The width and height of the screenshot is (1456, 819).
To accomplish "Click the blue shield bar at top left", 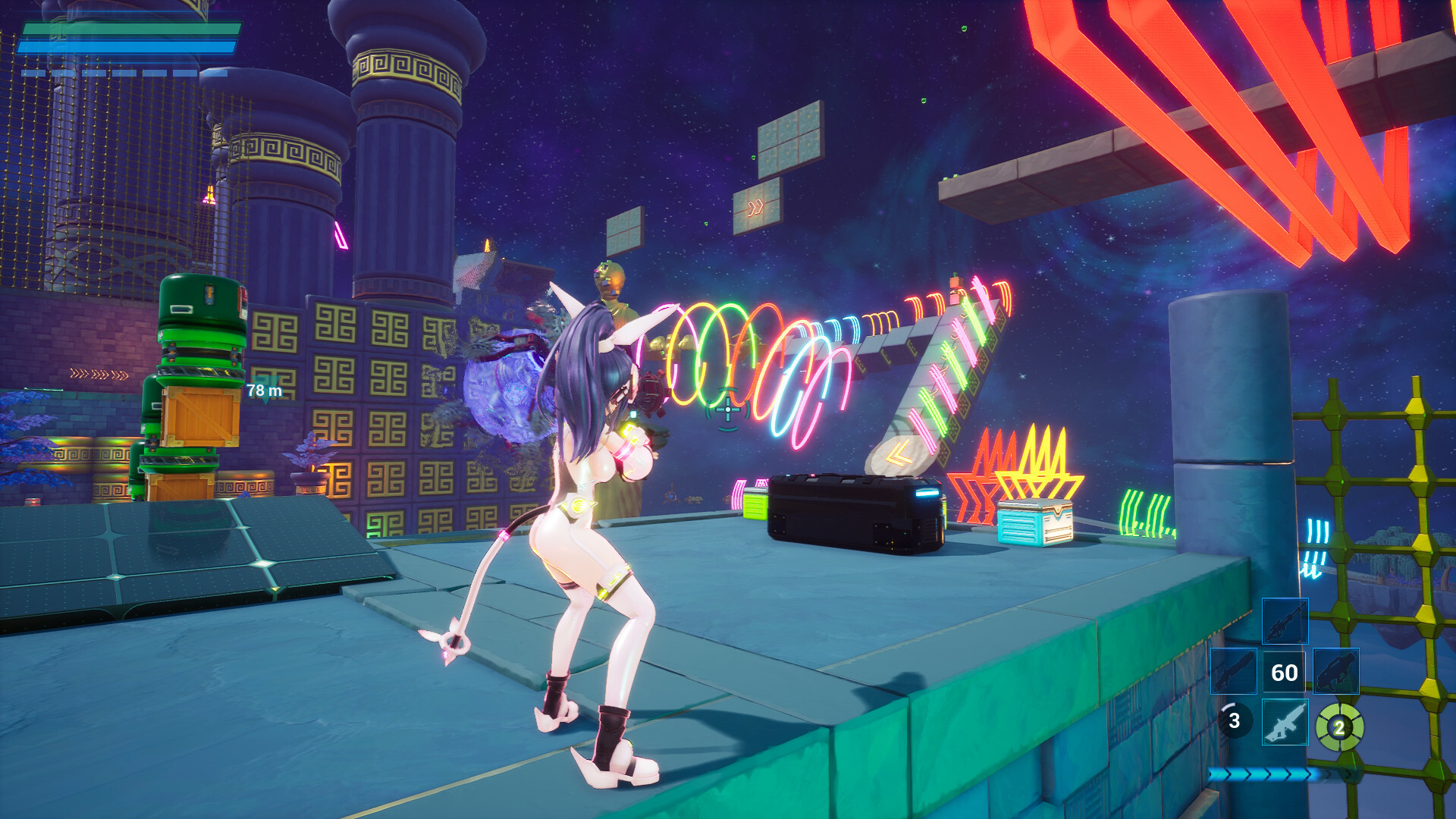I will pyautogui.click(x=127, y=46).
